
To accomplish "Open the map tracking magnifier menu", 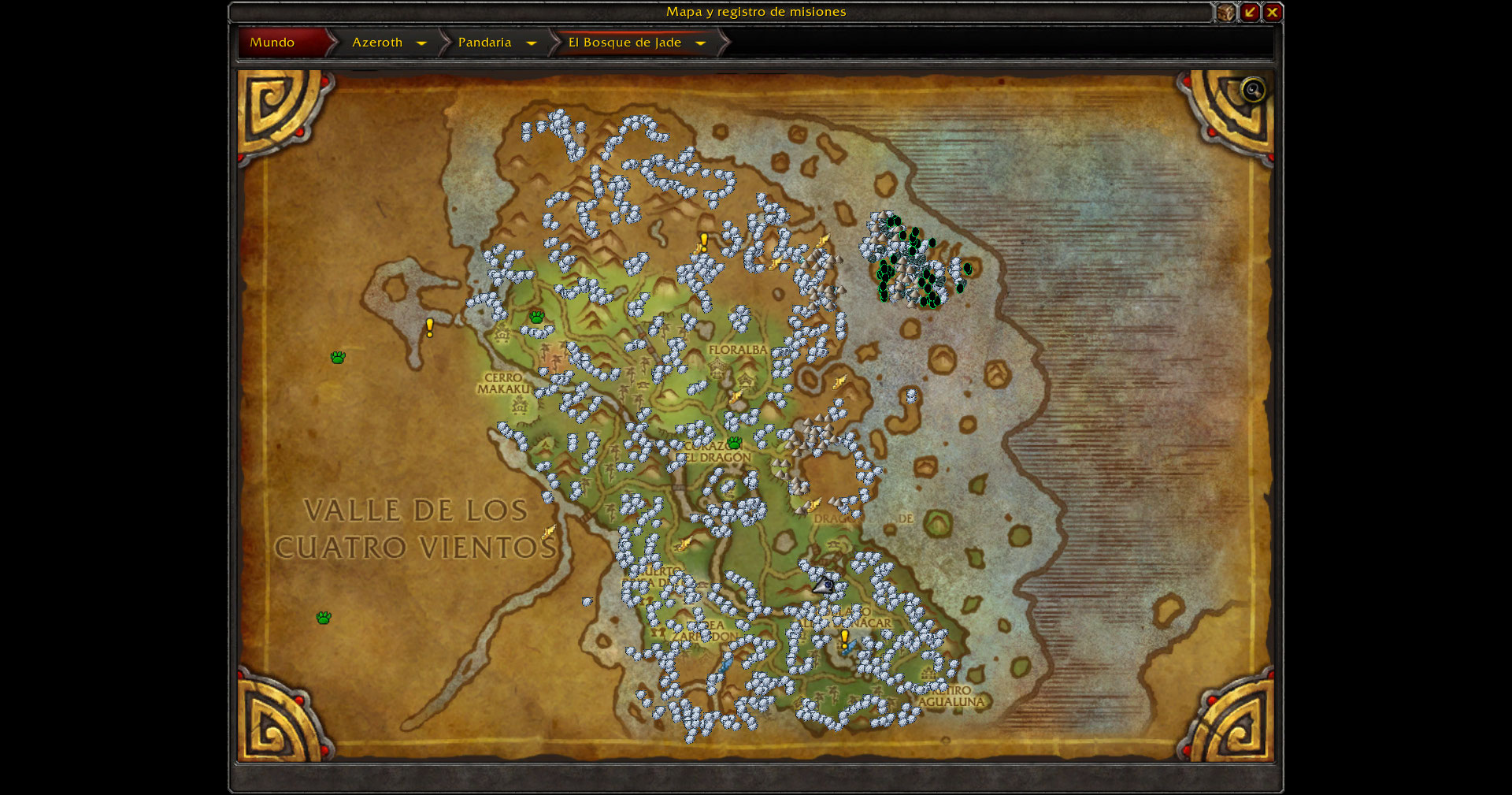I will click(x=1252, y=91).
